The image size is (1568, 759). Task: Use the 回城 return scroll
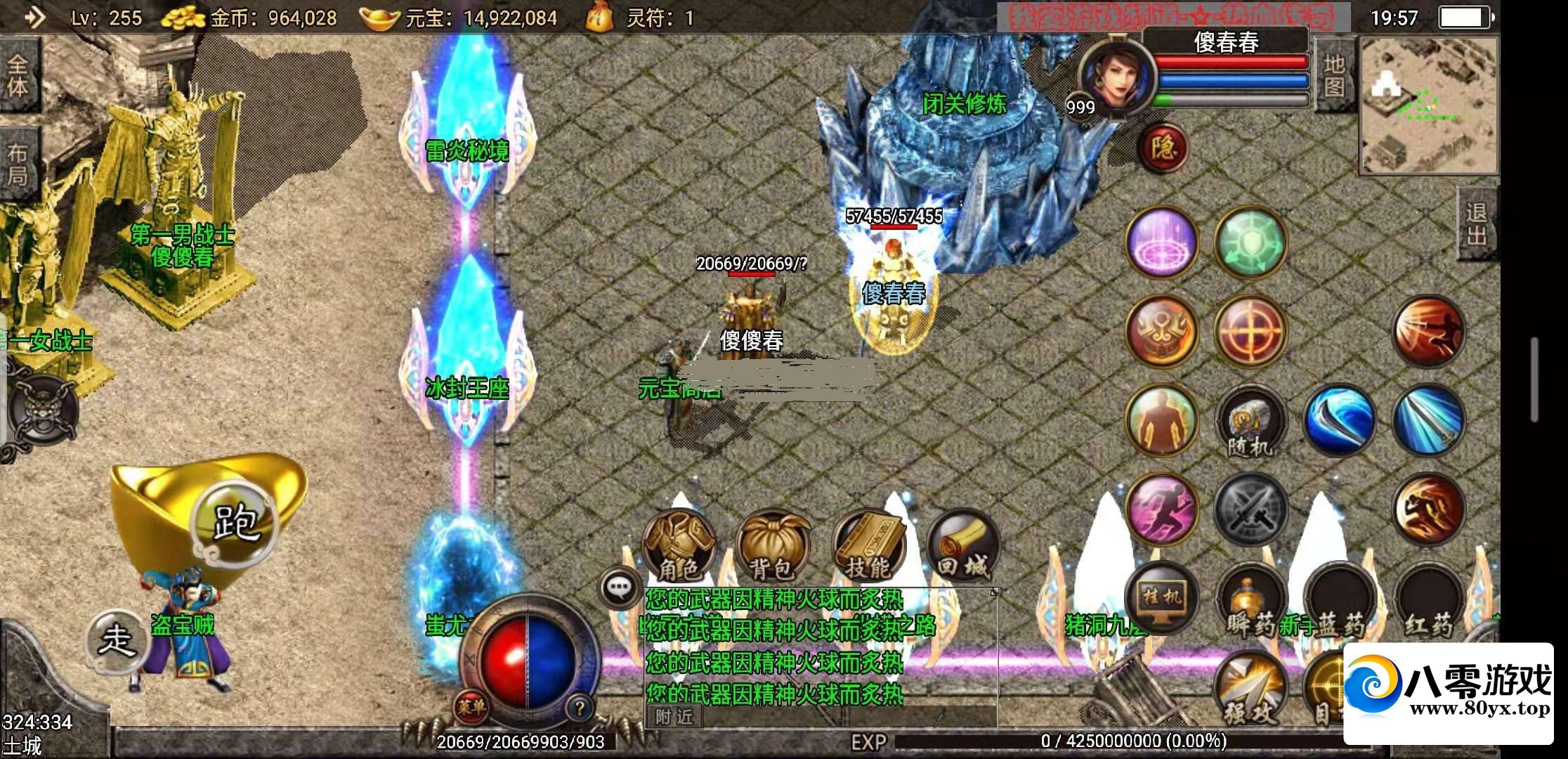tap(962, 548)
